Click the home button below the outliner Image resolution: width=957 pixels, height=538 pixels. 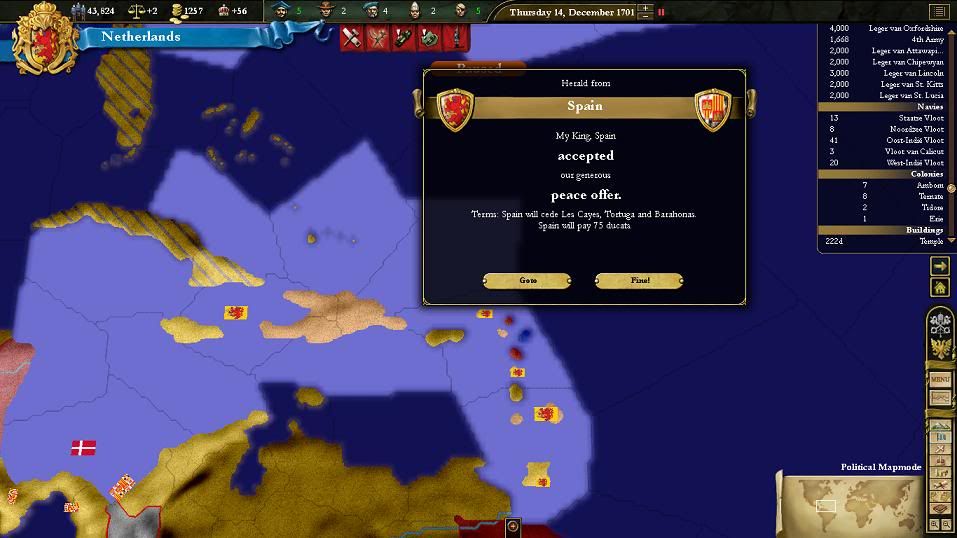click(x=940, y=288)
